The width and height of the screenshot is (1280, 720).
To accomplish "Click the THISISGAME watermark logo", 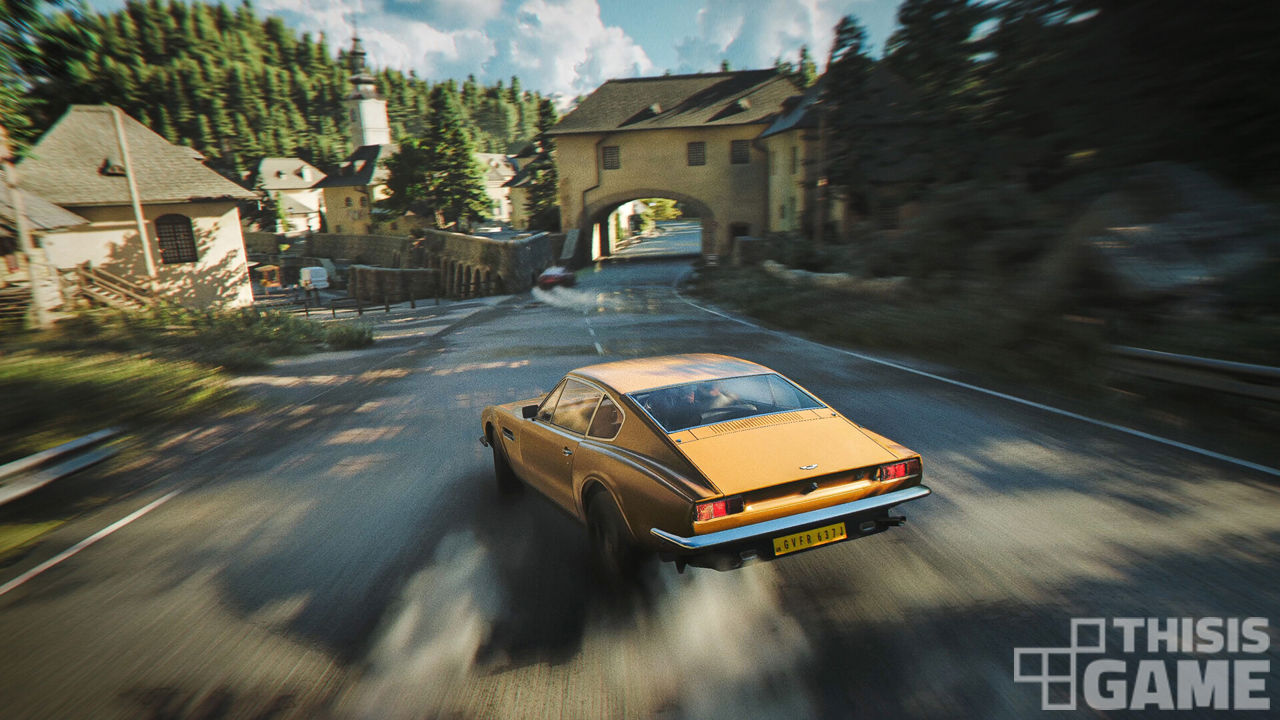I will point(1142,664).
